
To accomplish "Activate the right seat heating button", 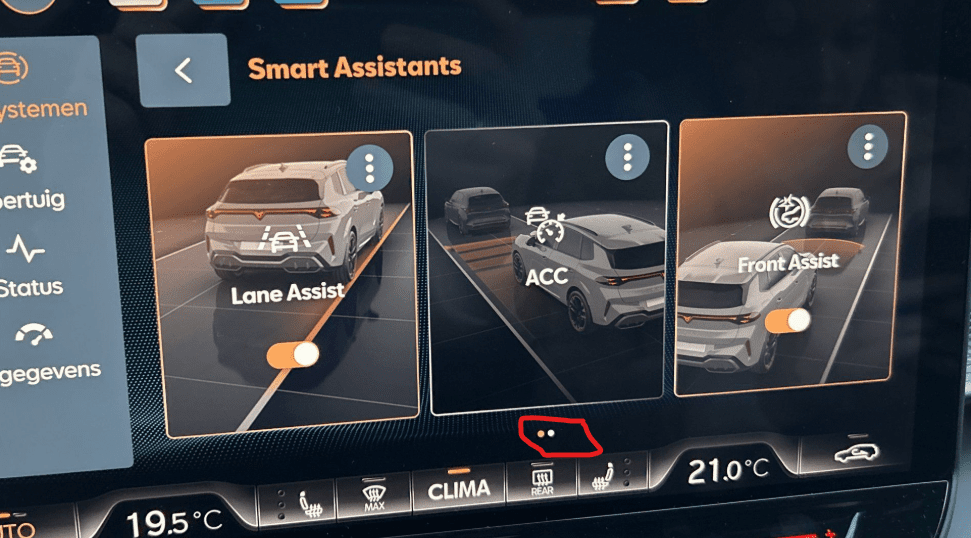I will (602, 476).
